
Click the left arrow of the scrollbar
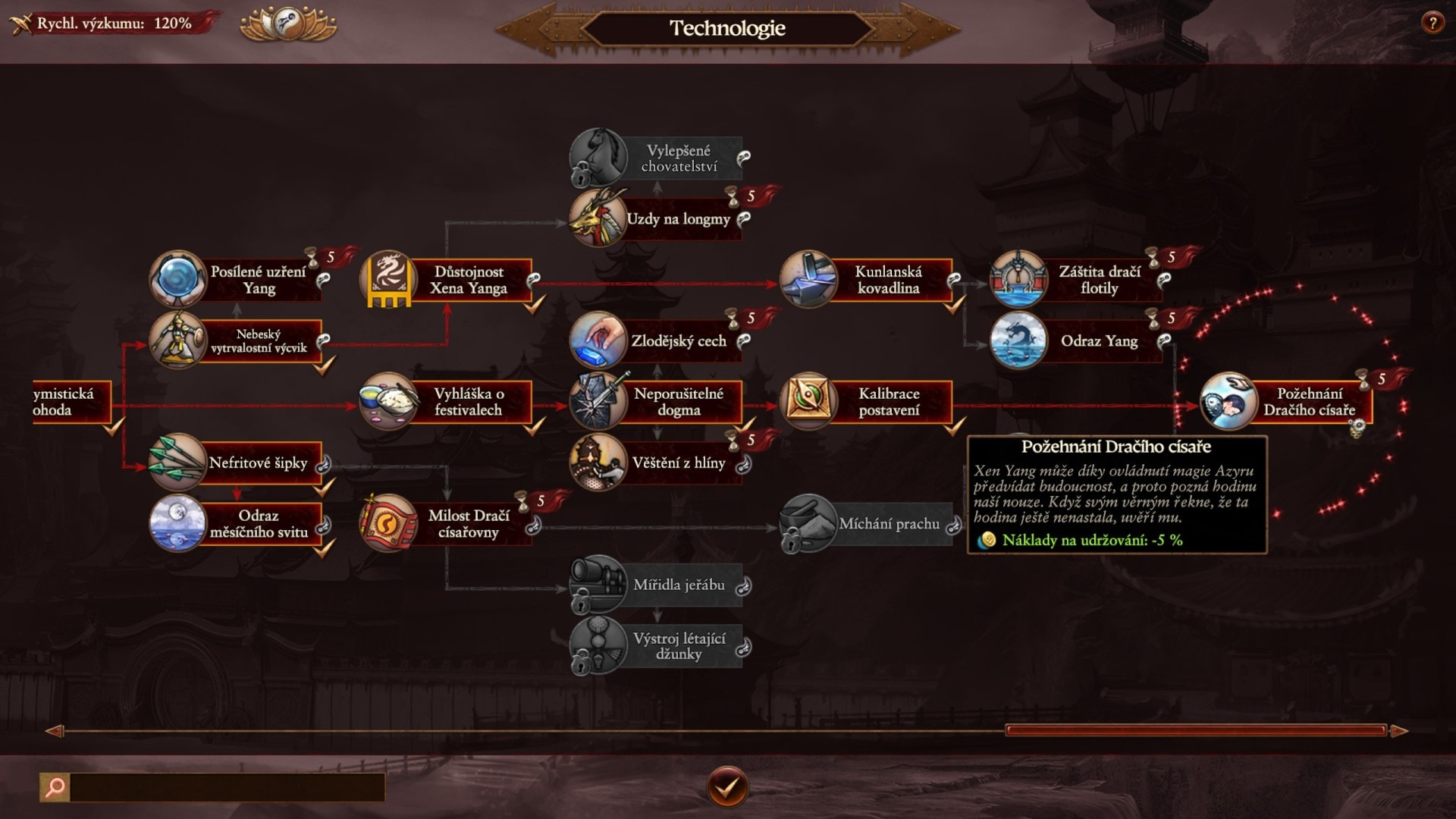(x=54, y=731)
